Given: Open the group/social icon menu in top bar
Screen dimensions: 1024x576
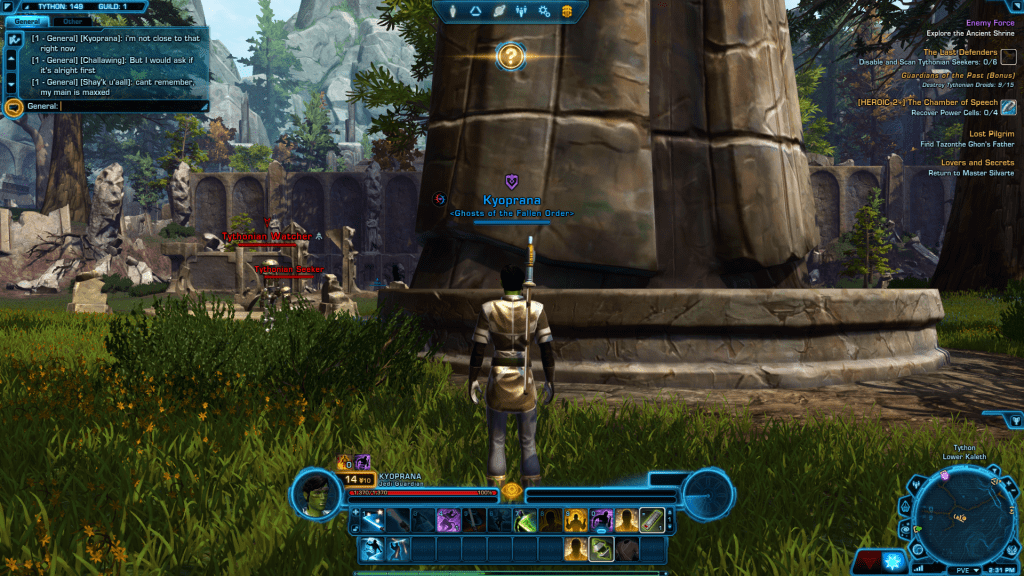Looking at the screenshot, I should point(521,11).
